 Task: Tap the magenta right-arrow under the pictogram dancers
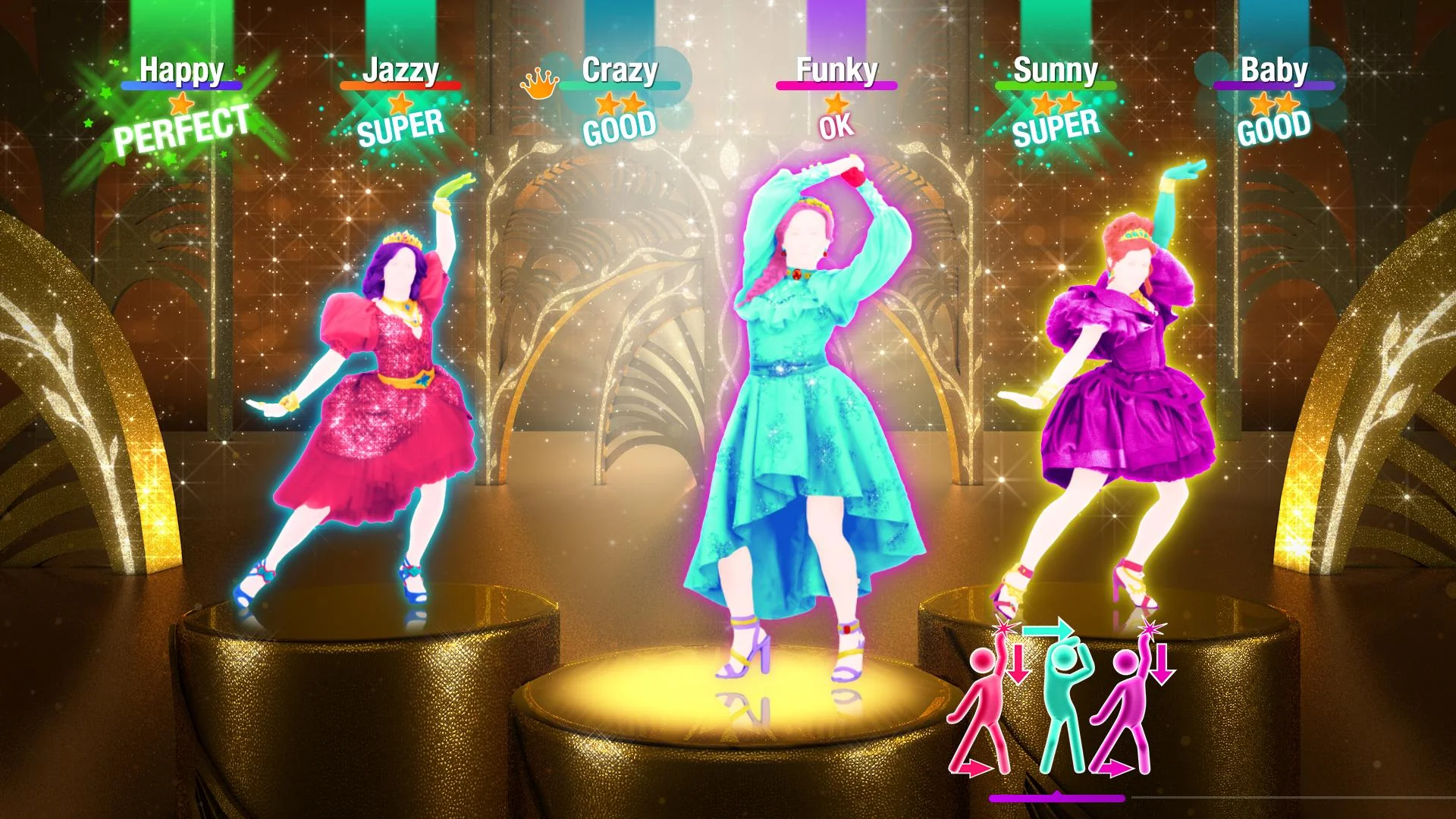pos(1116,768)
